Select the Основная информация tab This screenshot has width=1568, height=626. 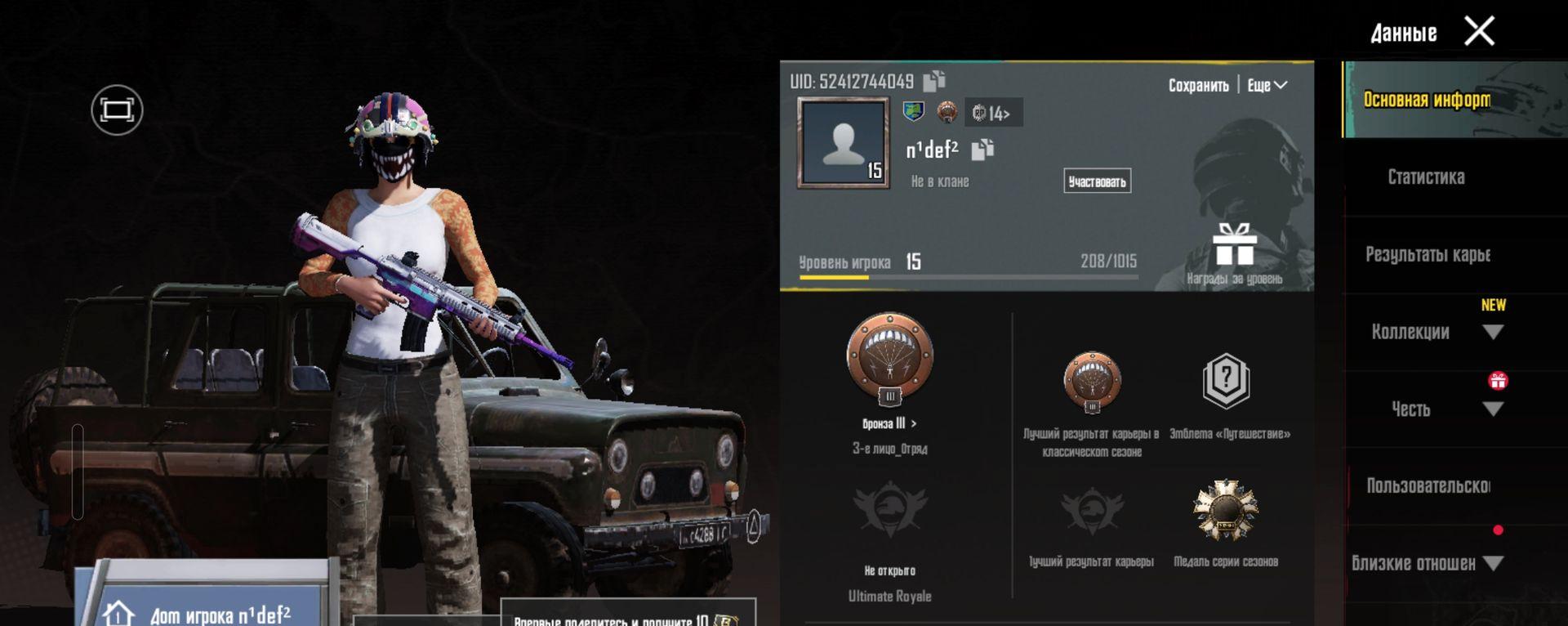click(x=1427, y=100)
